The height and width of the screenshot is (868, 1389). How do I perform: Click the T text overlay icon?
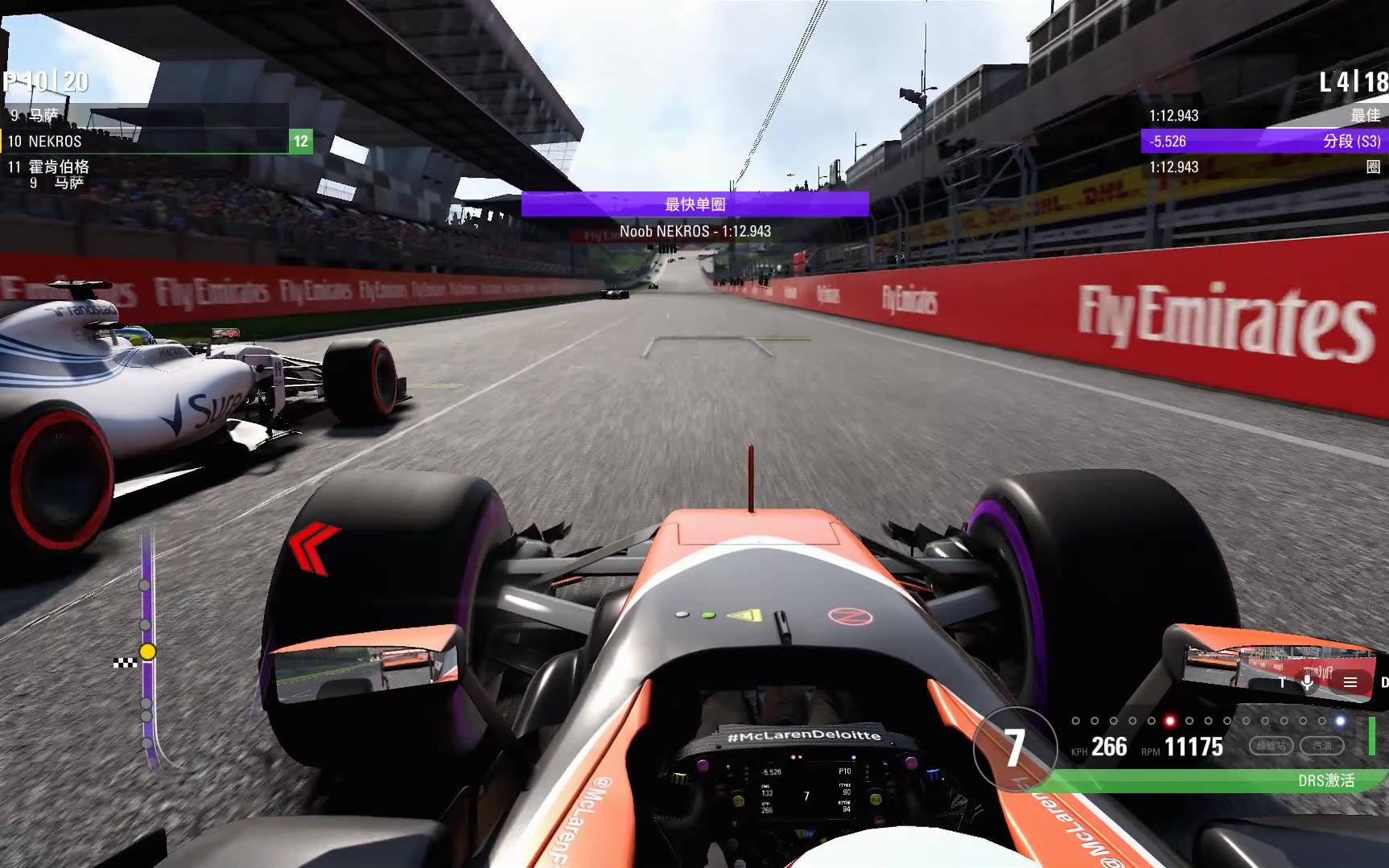[x=1283, y=682]
